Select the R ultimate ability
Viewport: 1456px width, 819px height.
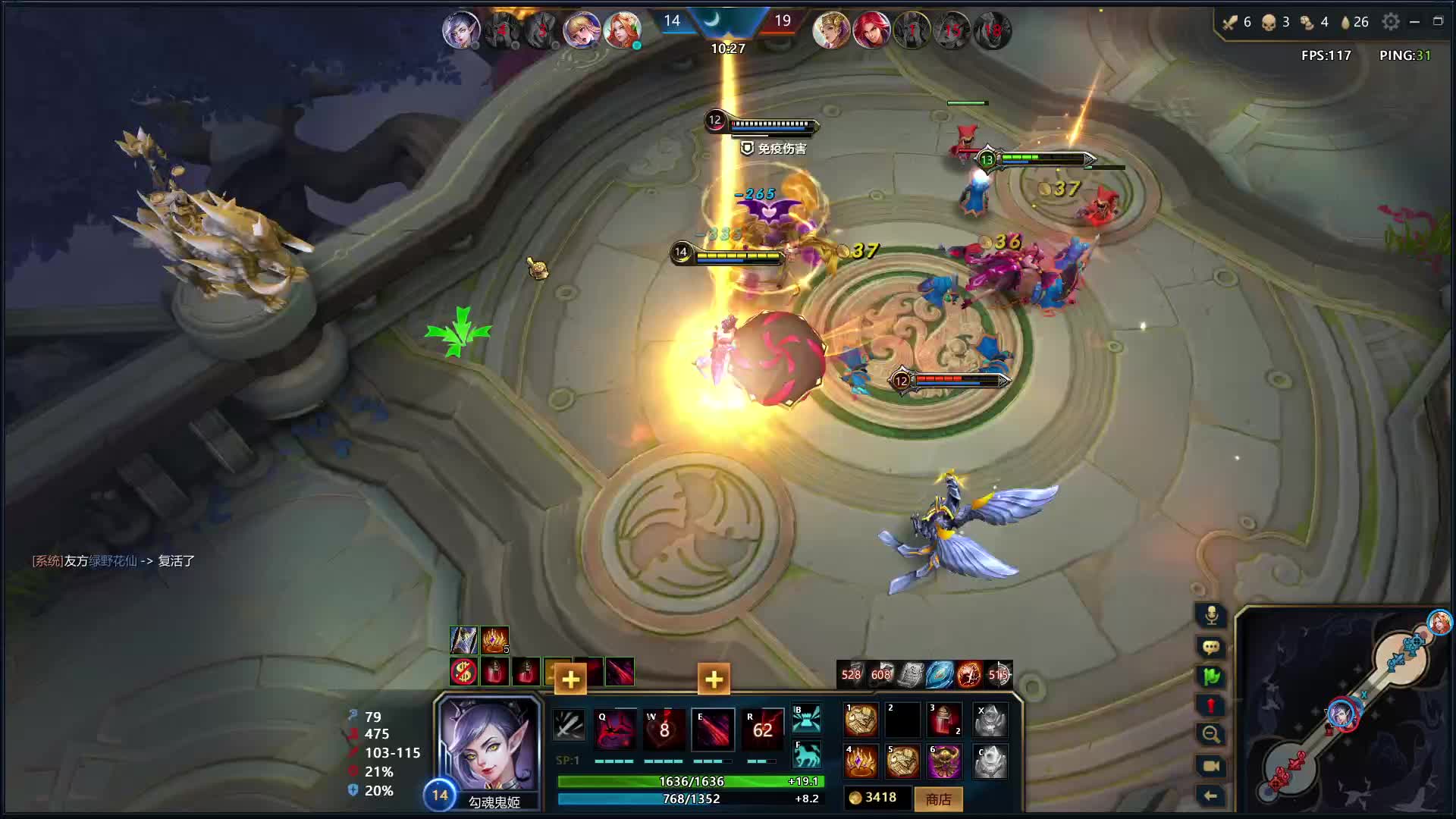762,729
